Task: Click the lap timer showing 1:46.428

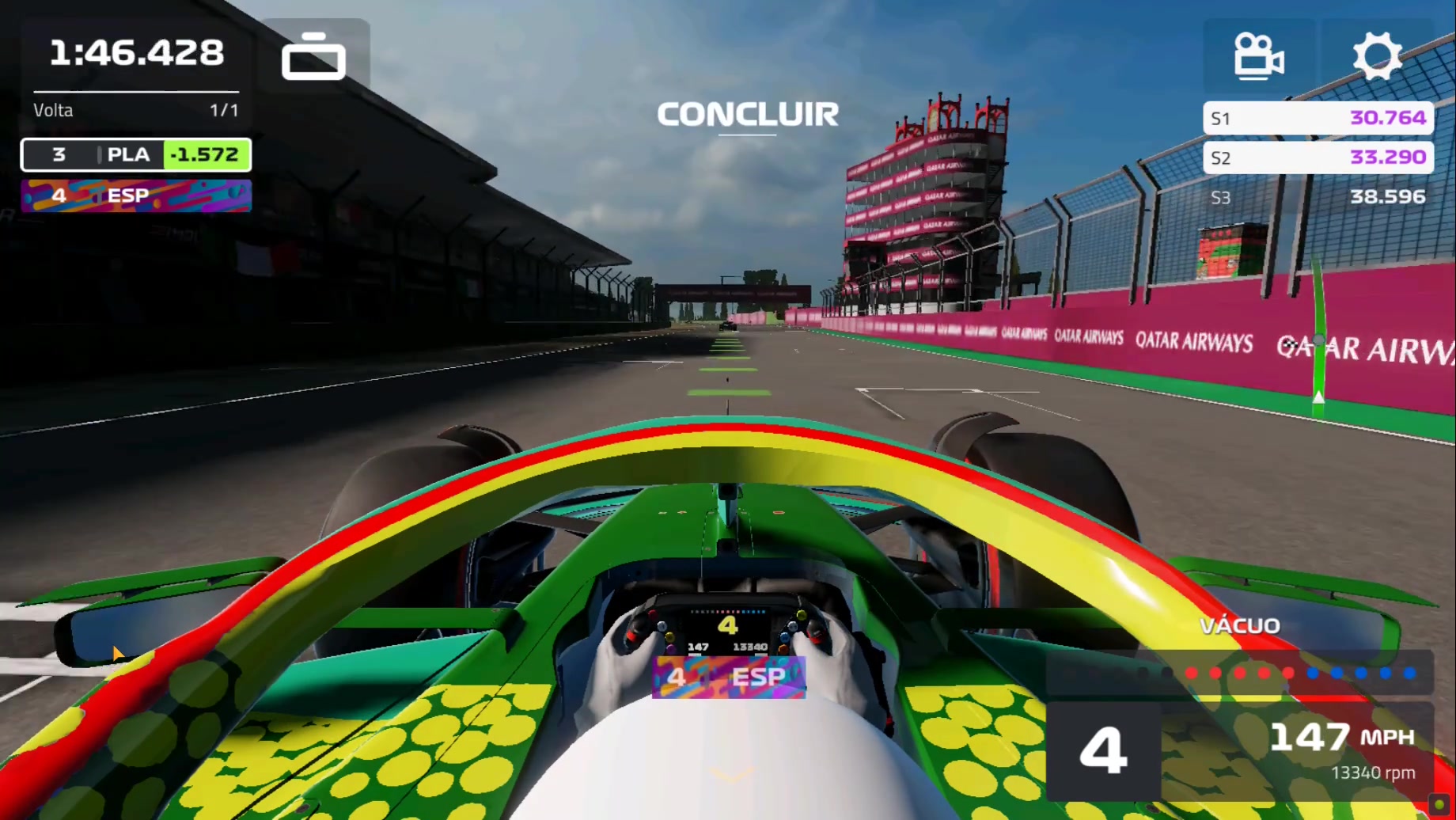Action: [x=136, y=52]
